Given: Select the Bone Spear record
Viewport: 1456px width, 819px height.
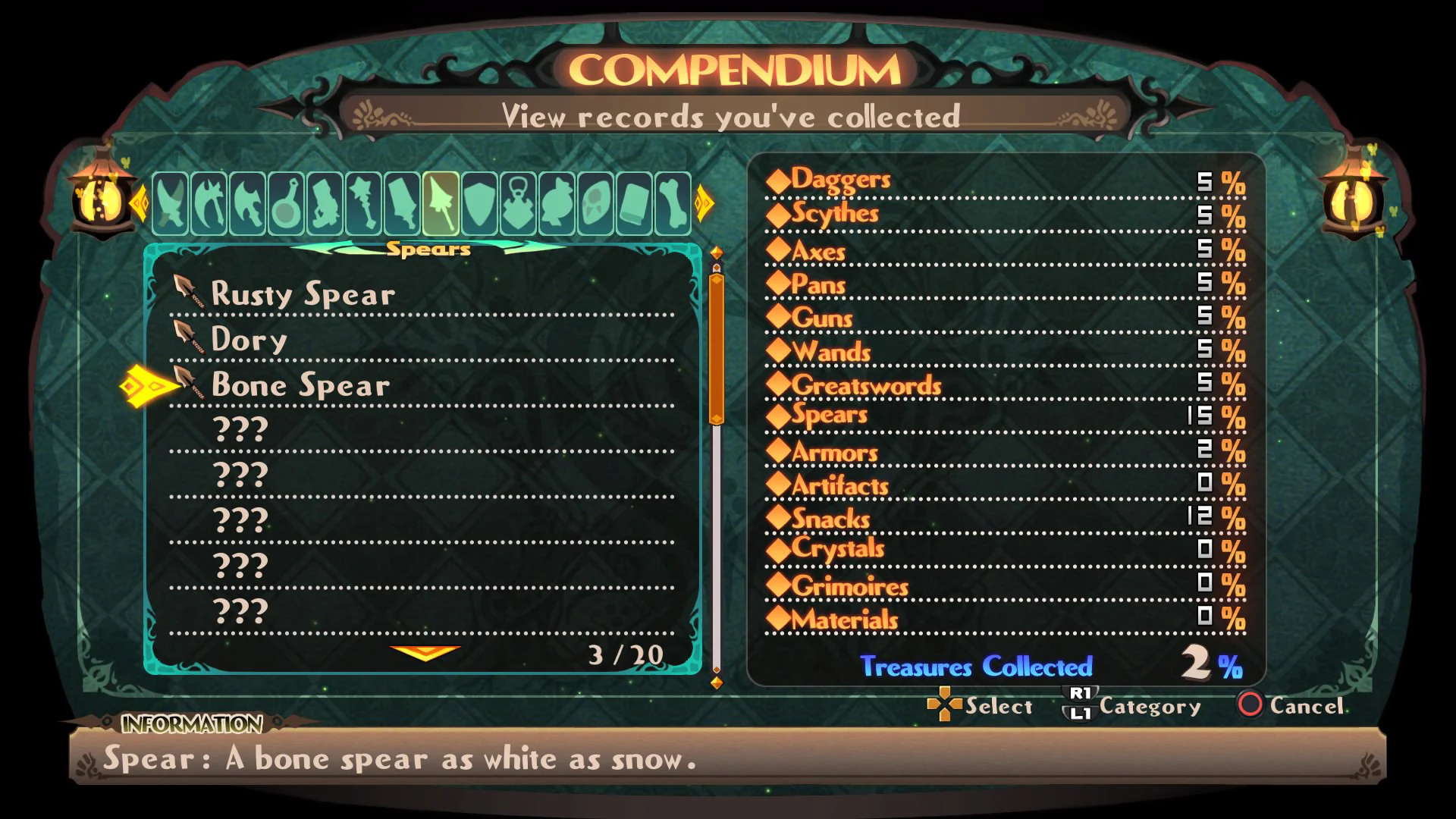Looking at the screenshot, I should pyautogui.click(x=301, y=384).
